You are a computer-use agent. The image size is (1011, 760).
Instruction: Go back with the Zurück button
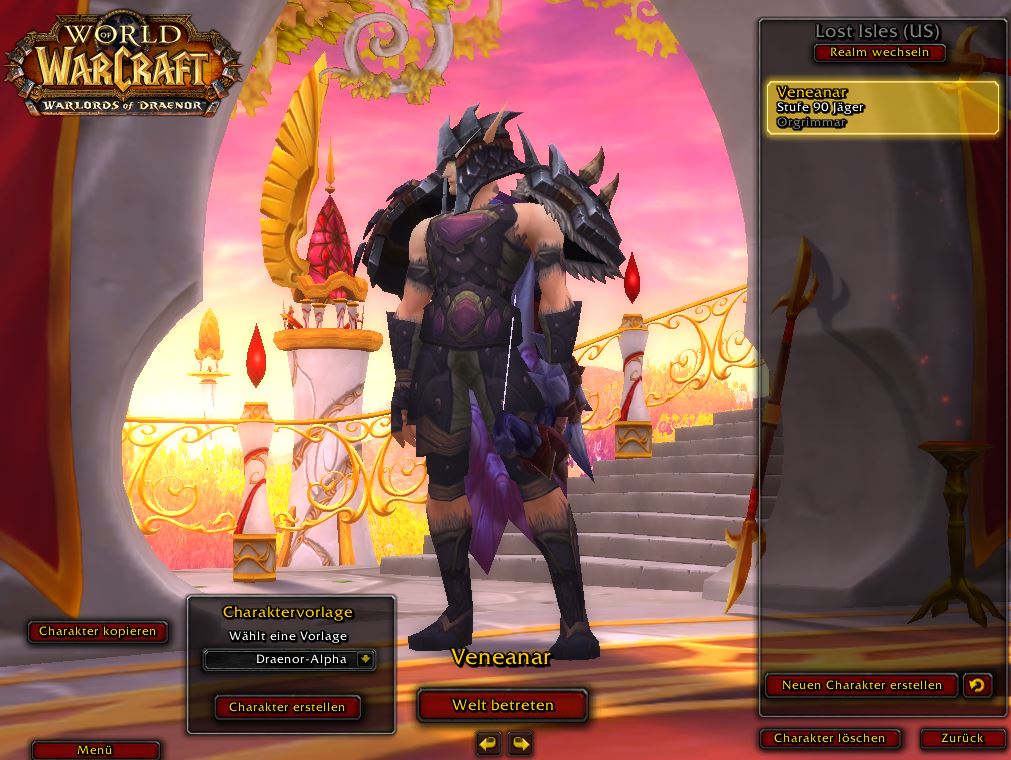(x=962, y=738)
